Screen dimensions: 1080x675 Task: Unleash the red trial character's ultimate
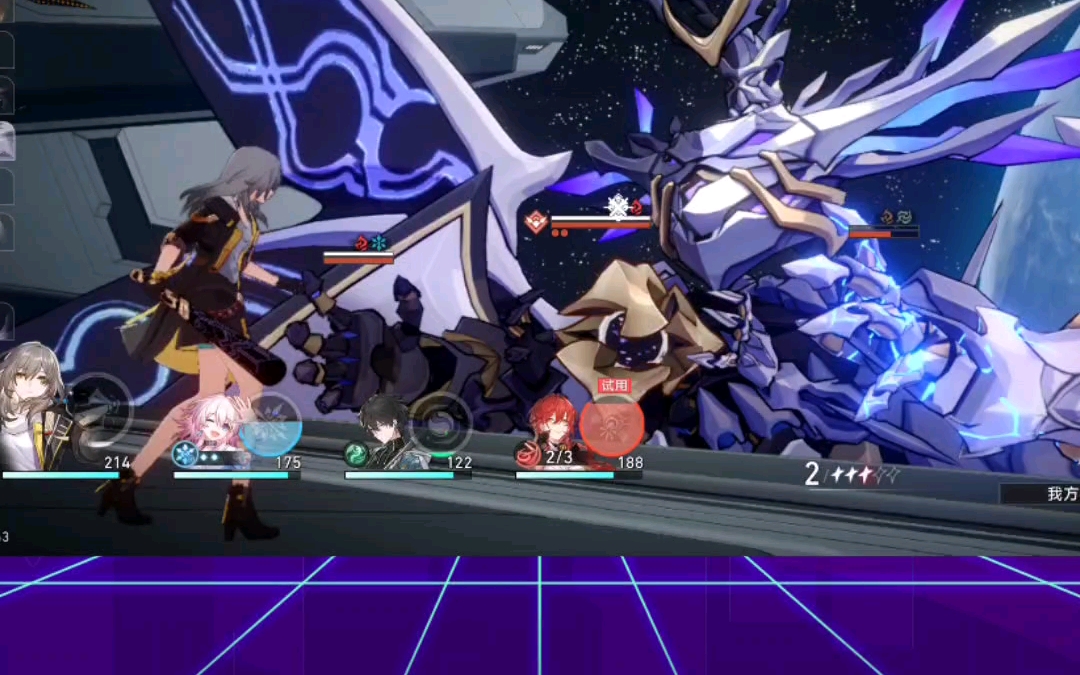click(x=611, y=426)
